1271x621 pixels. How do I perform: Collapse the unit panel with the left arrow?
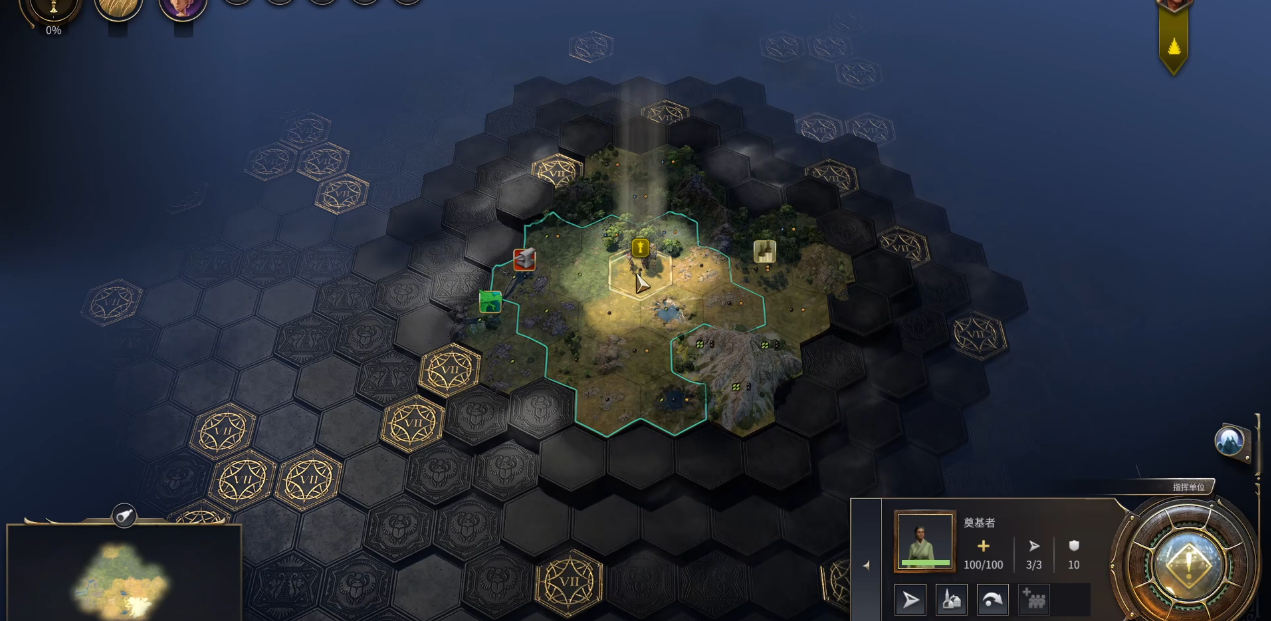[x=866, y=565]
